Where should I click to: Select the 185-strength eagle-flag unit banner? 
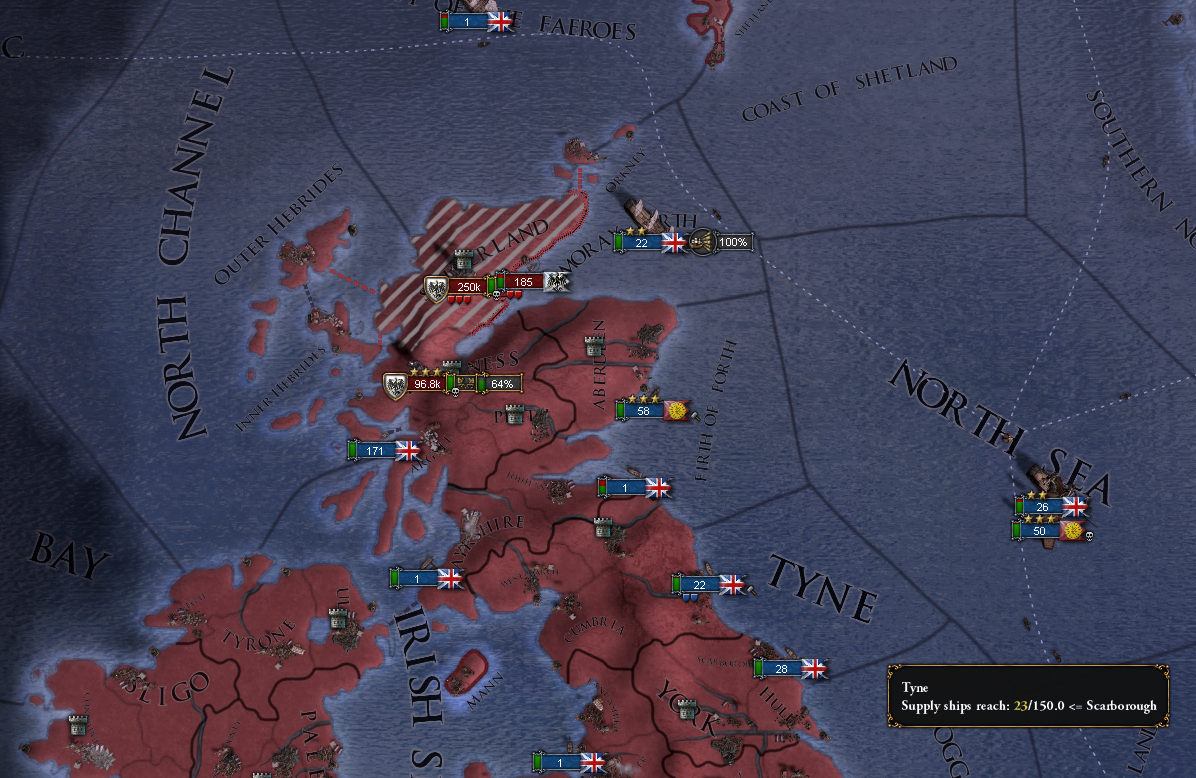coord(523,282)
